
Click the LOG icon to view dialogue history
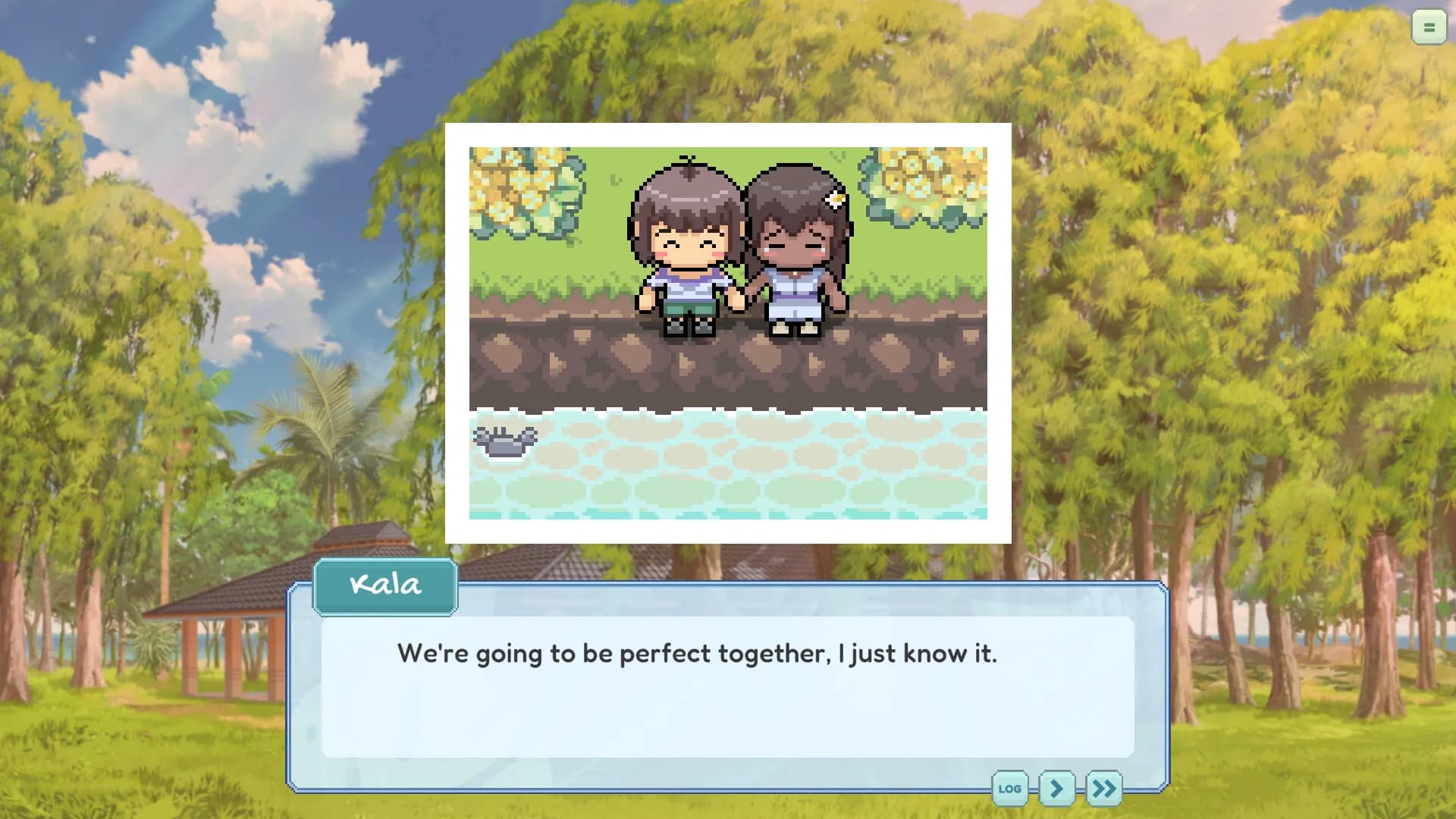pyautogui.click(x=1009, y=789)
